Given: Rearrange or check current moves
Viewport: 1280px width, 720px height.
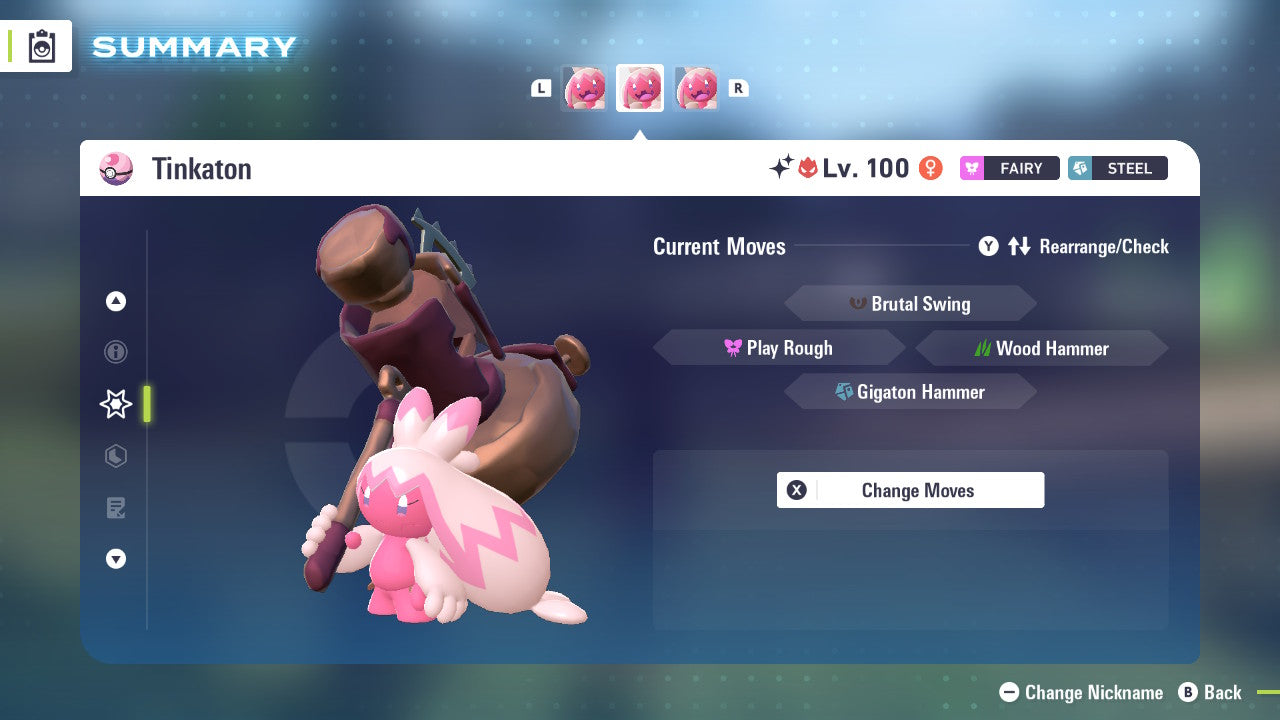Looking at the screenshot, I should coord(1074,246).
